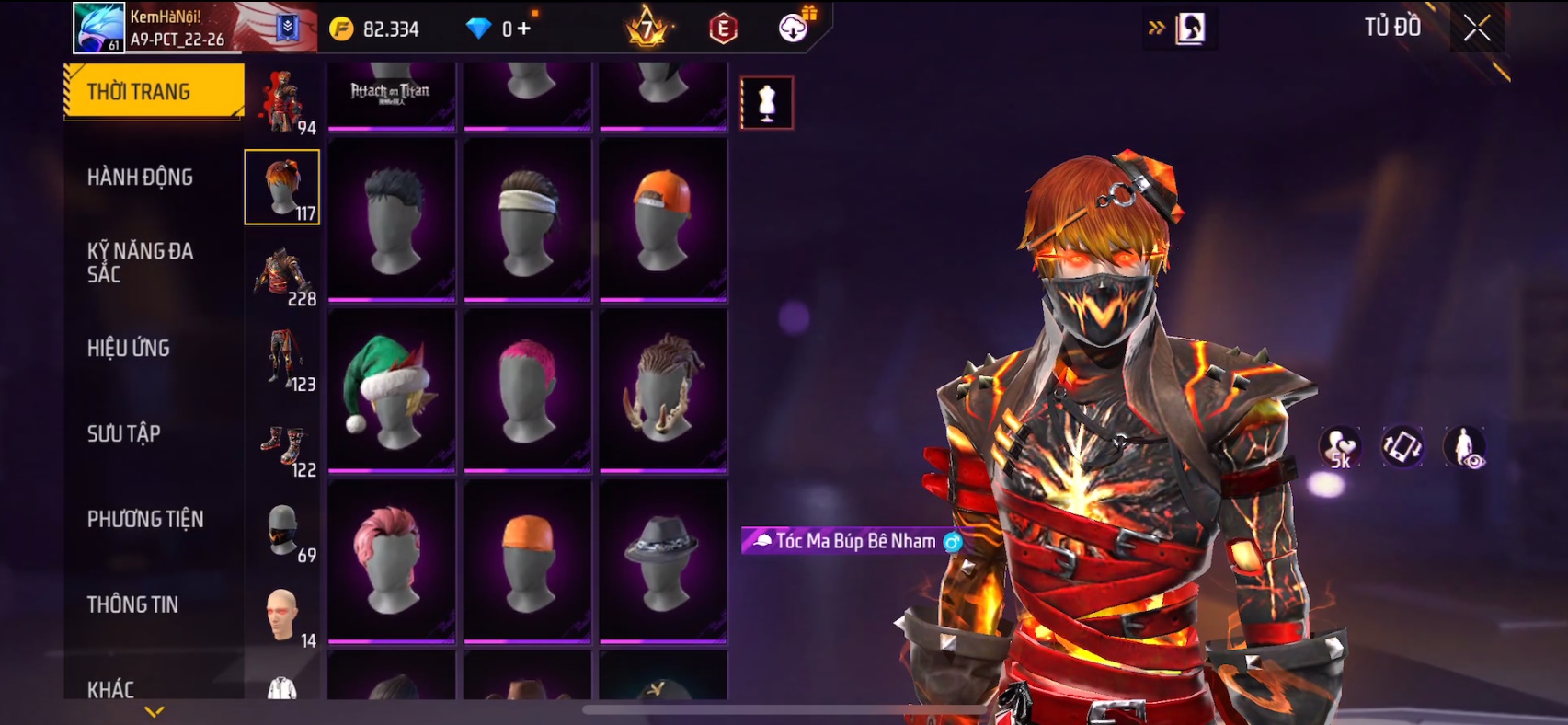Open the Phương Tiện menu entry
Image resolution: width=1568 pixels, height=725 pixels.
[145, 519]
